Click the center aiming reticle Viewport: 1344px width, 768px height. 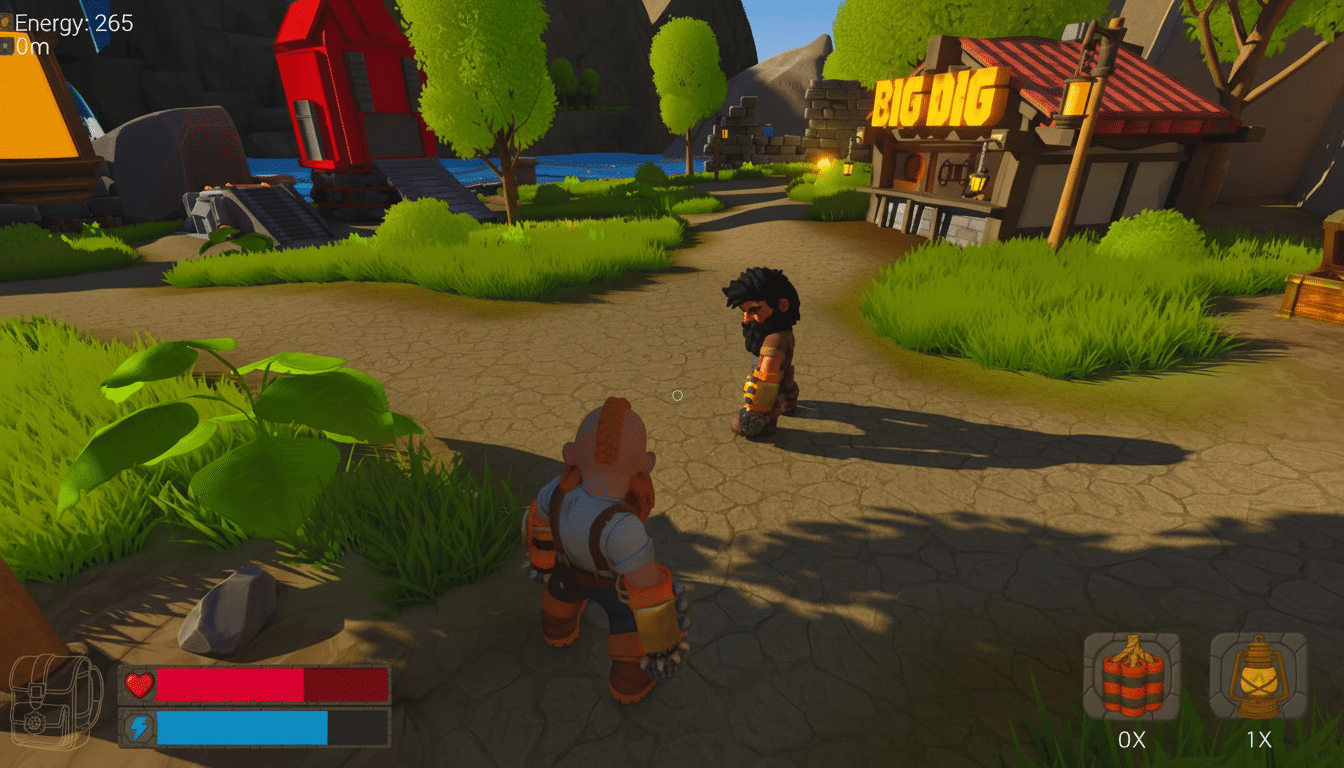tap(677, 395)
